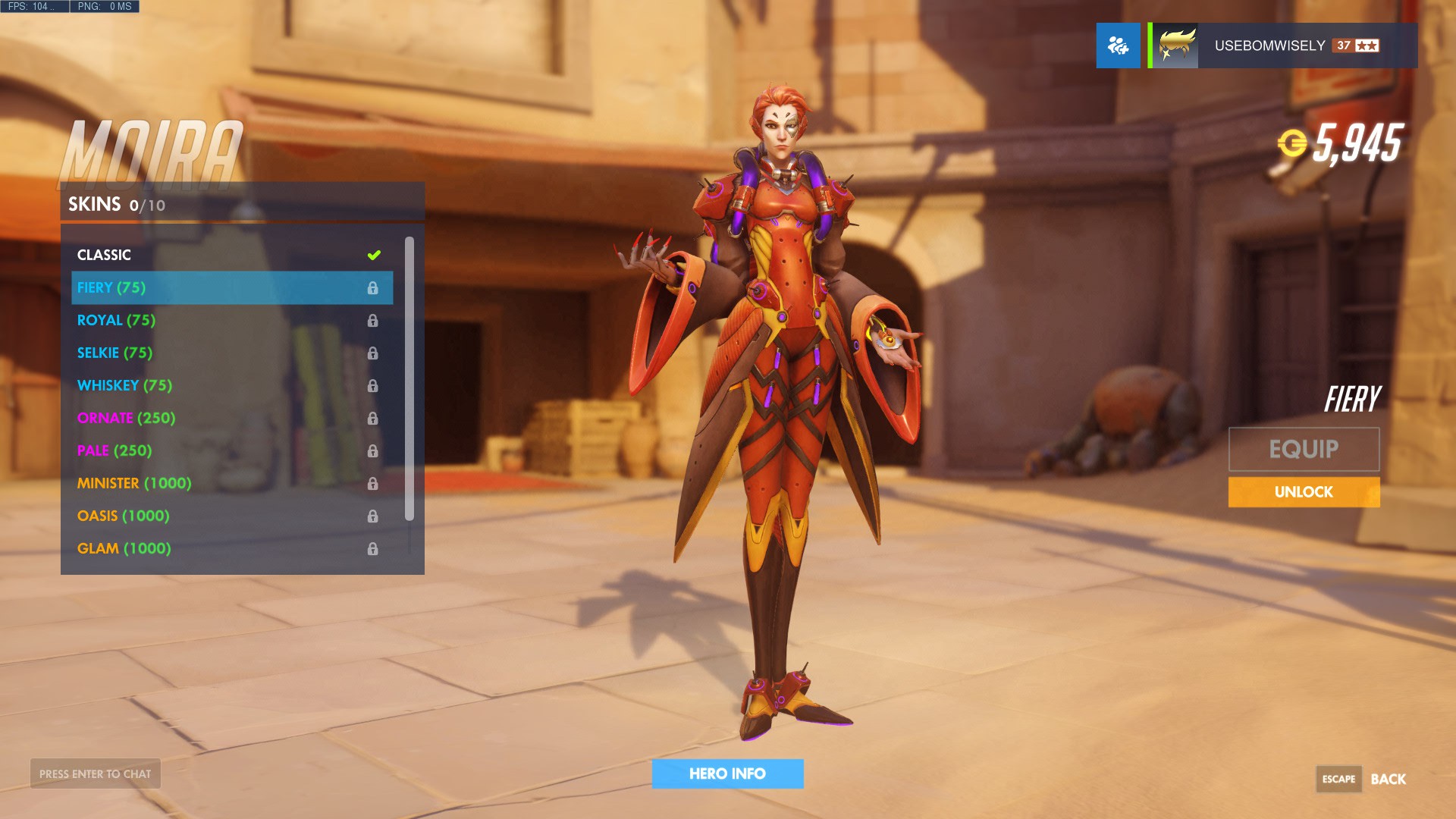Choose the Fiery skin entry
The height and width of the screenshot is (819, 1456).
coord(227,287)
